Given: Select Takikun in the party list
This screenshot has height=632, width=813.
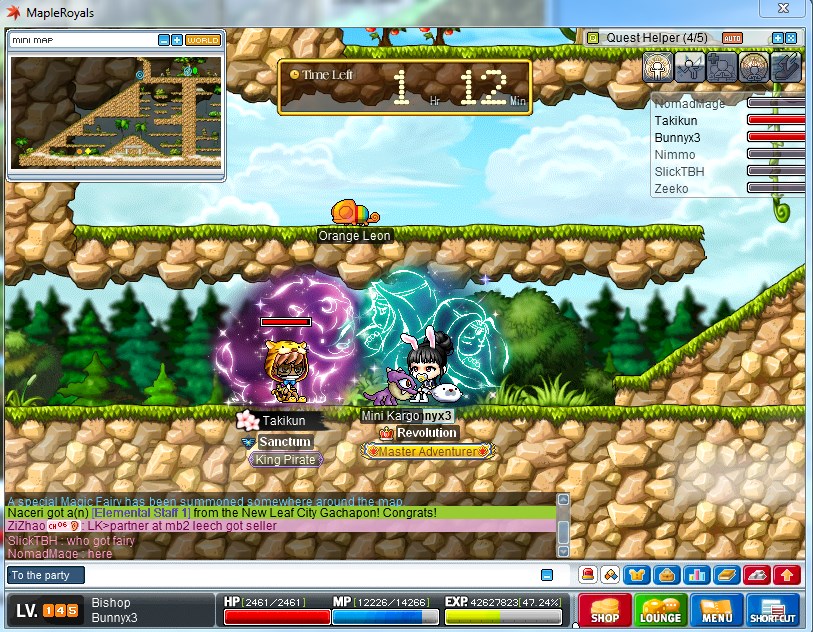Looking at the screenshot, I should [674, 120].
